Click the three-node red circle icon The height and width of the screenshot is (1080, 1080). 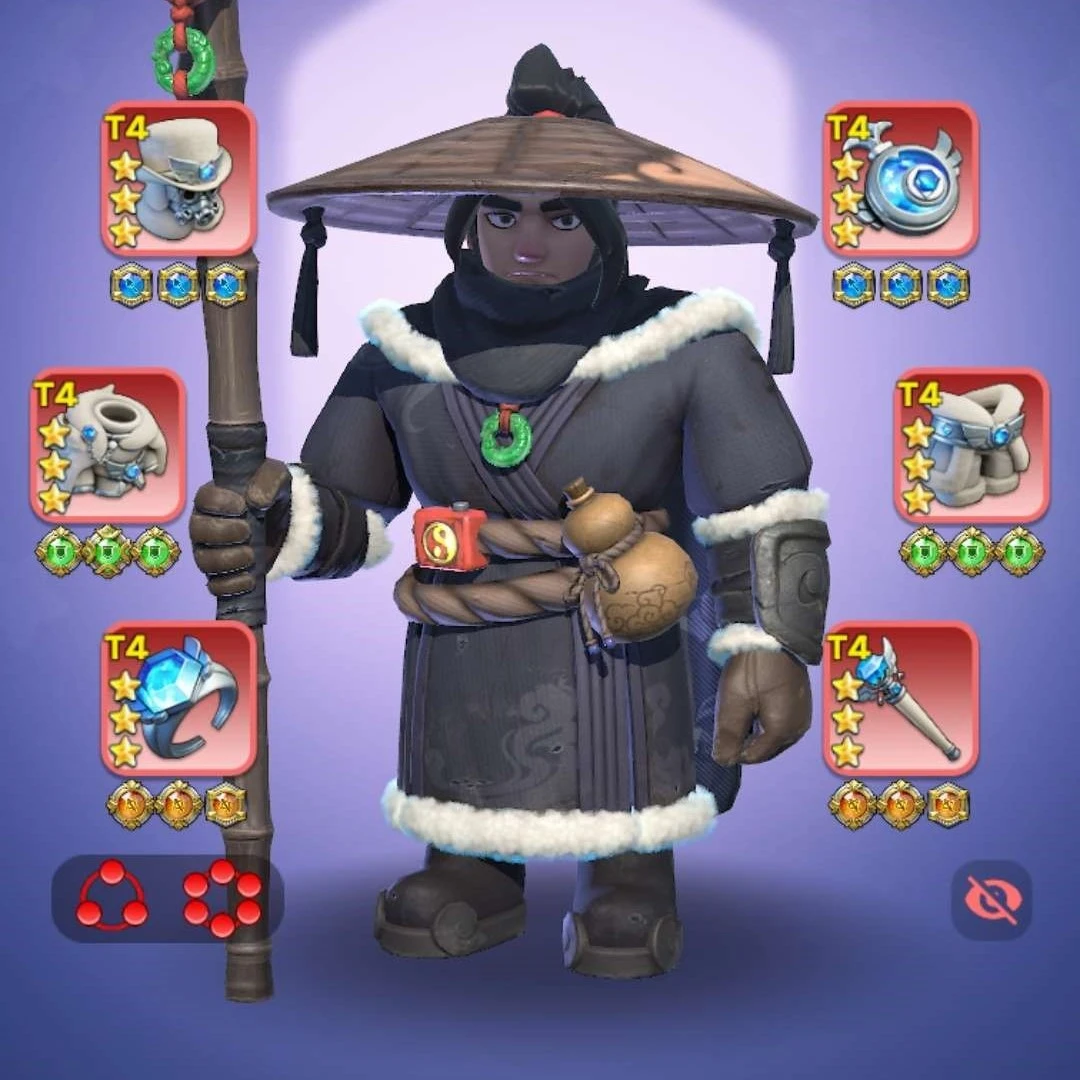pos(112,897)
